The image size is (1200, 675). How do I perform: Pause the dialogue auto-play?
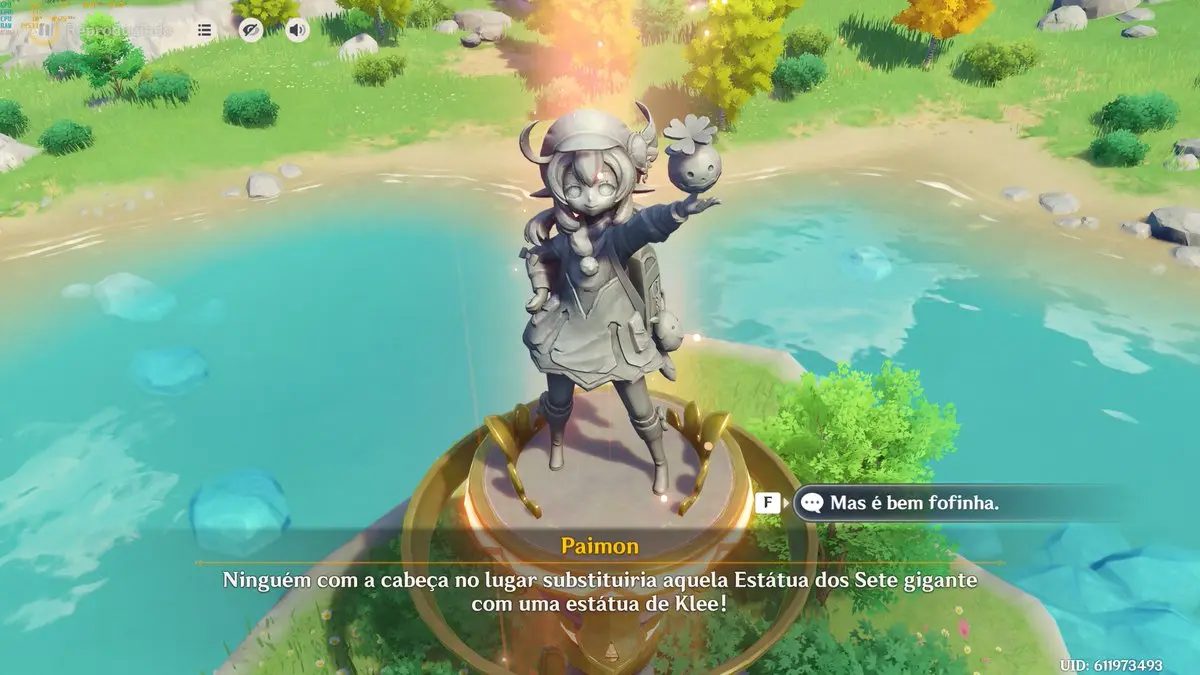pos(42,30)
